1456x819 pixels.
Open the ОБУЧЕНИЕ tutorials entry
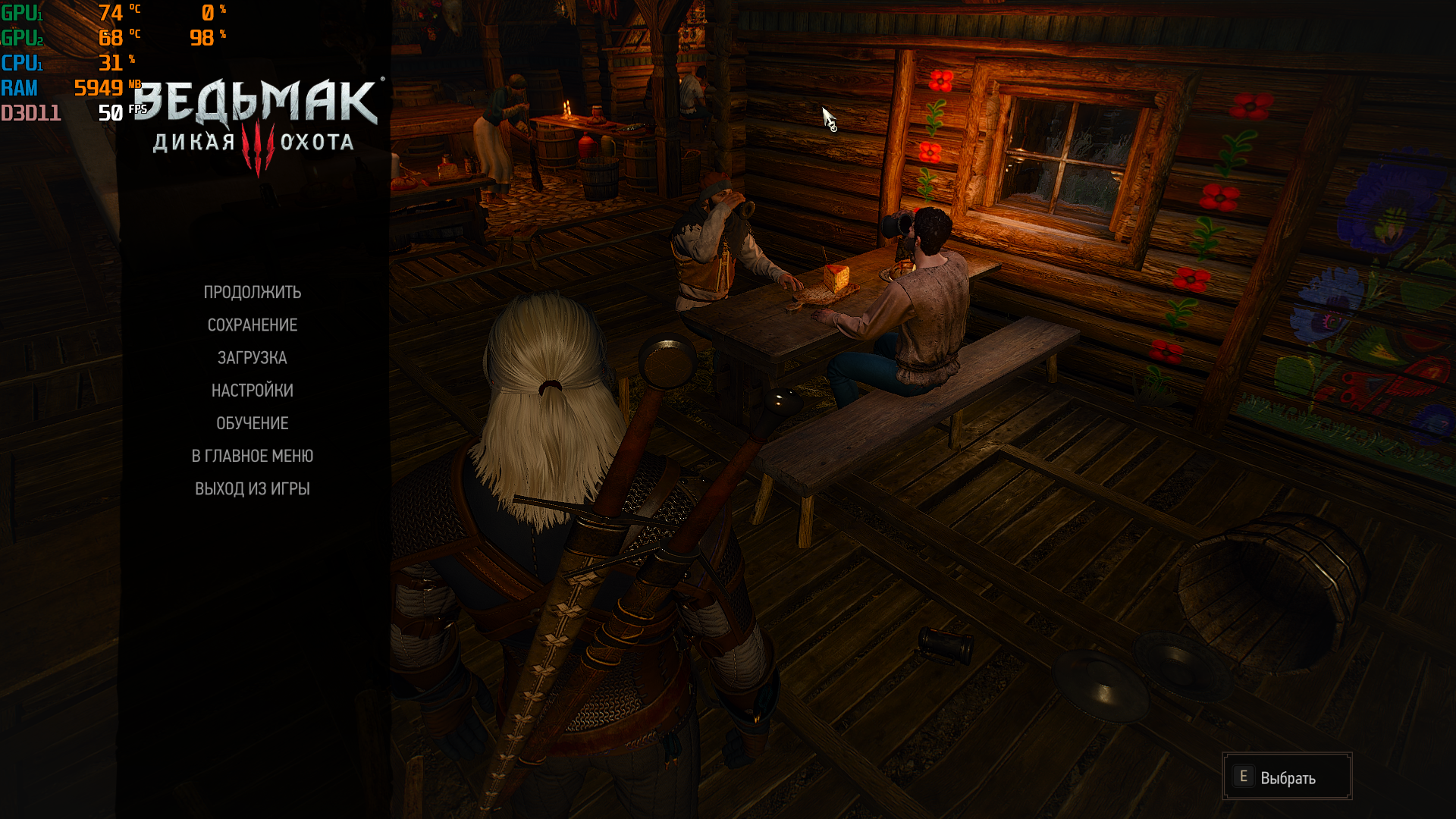(252, 423)
